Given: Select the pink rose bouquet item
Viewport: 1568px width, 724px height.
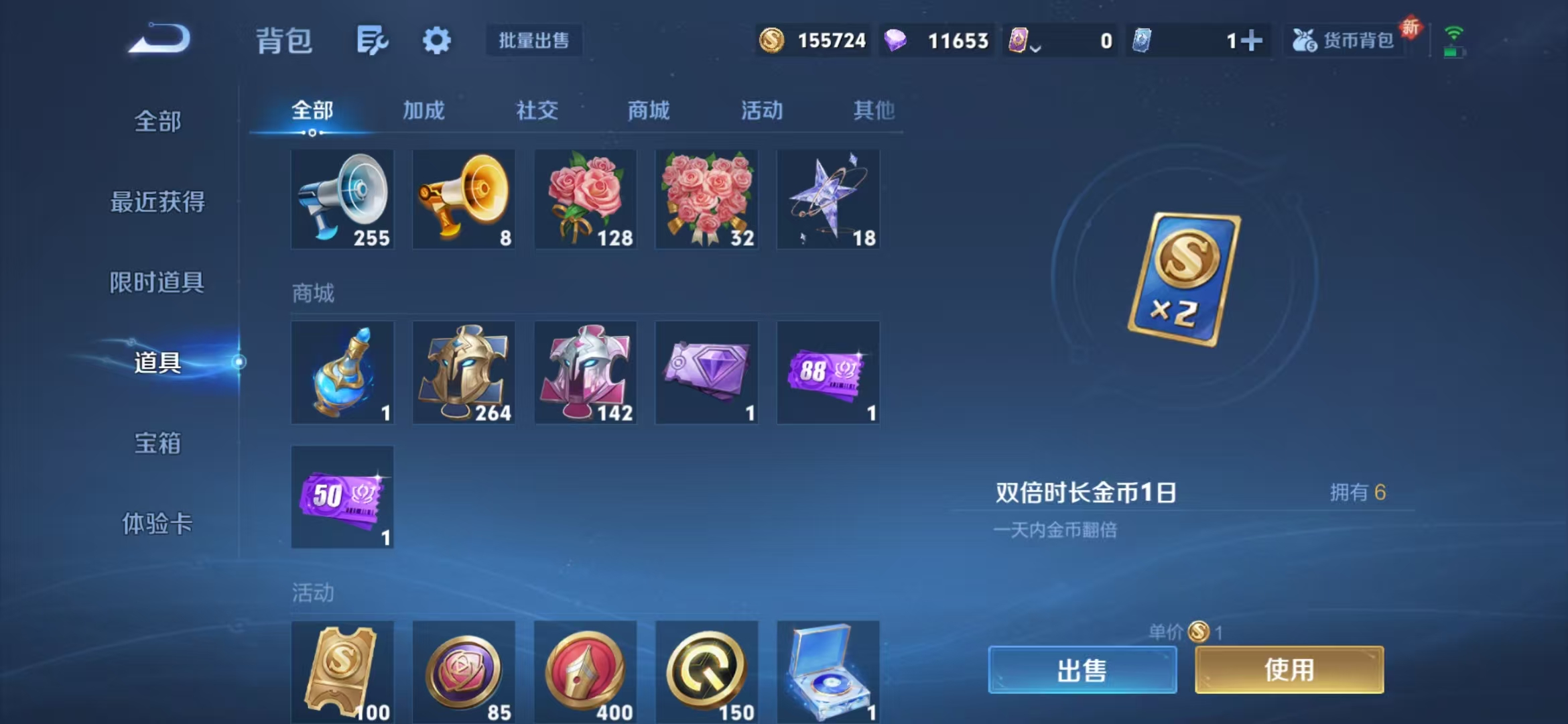Looking at the screenshot, I should (586, 198).
